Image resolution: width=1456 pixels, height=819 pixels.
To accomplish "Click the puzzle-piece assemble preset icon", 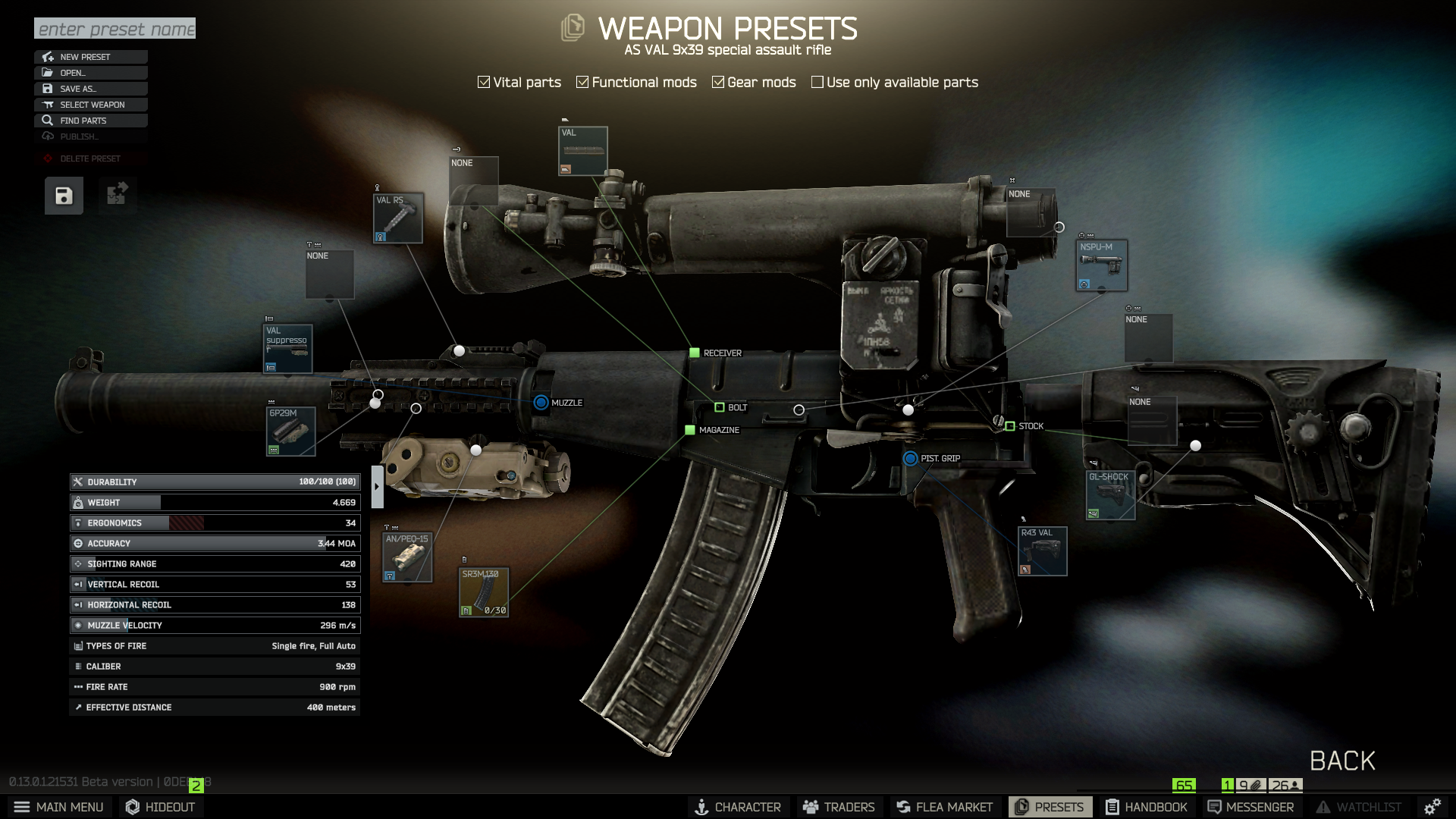I will [x=117, y=195].
